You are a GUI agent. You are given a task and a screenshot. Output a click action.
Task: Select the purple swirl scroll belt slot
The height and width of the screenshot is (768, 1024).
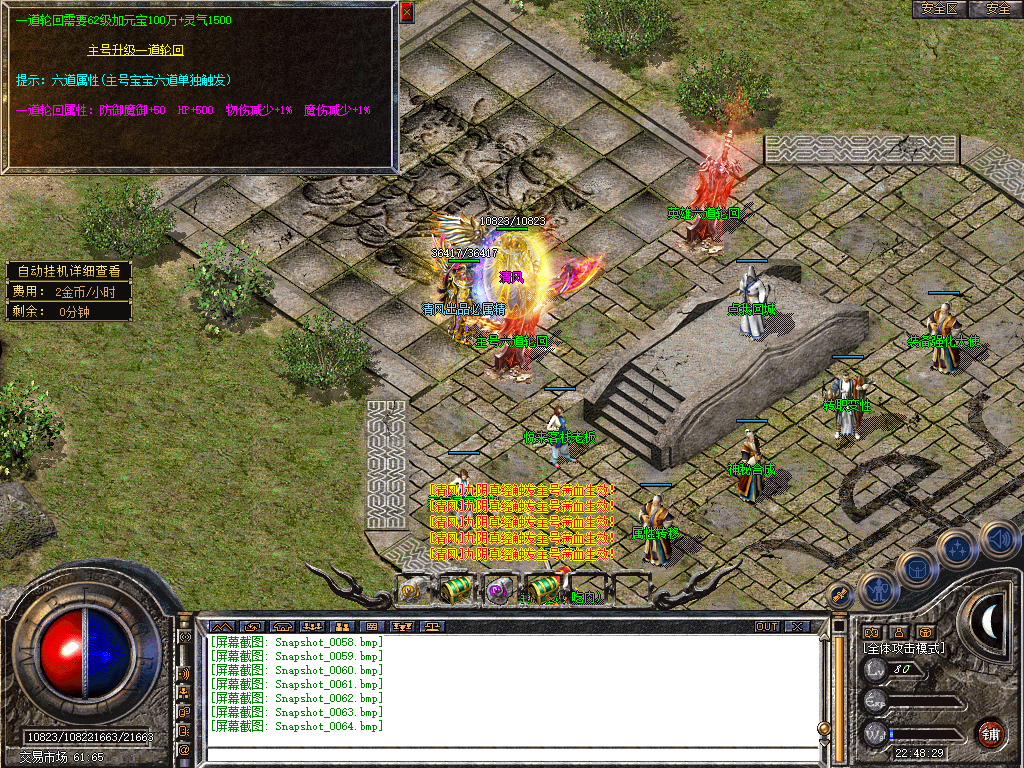tap(498, 590)
